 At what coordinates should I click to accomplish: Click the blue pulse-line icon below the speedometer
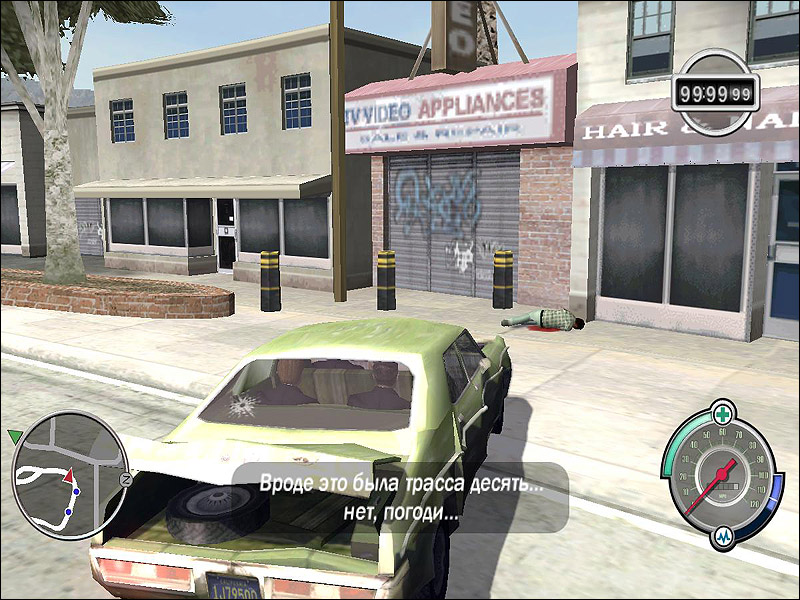coord(723,537)
